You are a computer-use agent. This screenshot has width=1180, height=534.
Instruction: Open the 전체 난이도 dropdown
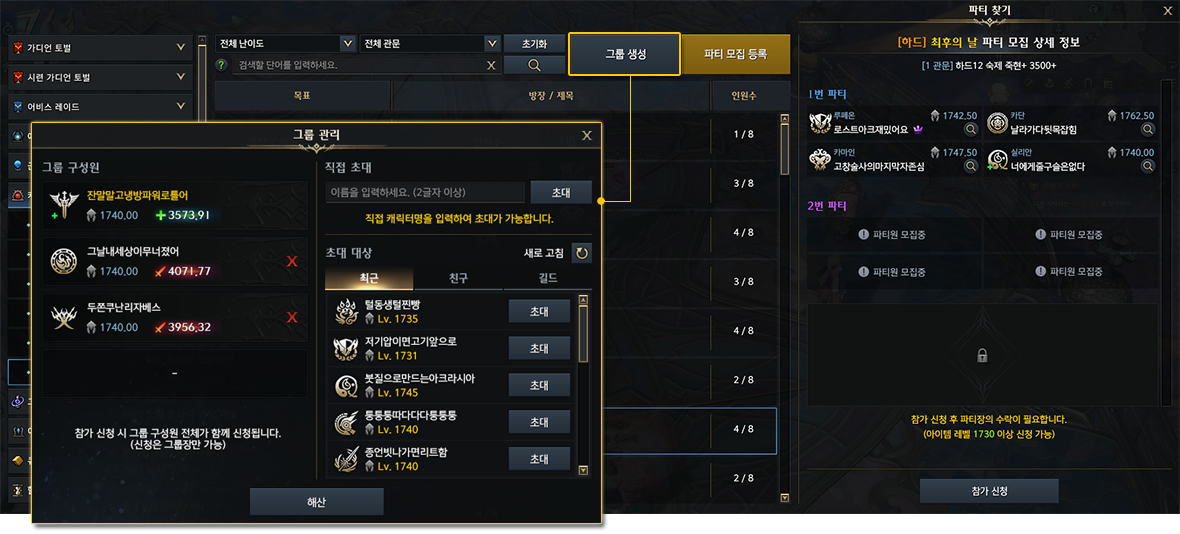click(x=286, y=44)
